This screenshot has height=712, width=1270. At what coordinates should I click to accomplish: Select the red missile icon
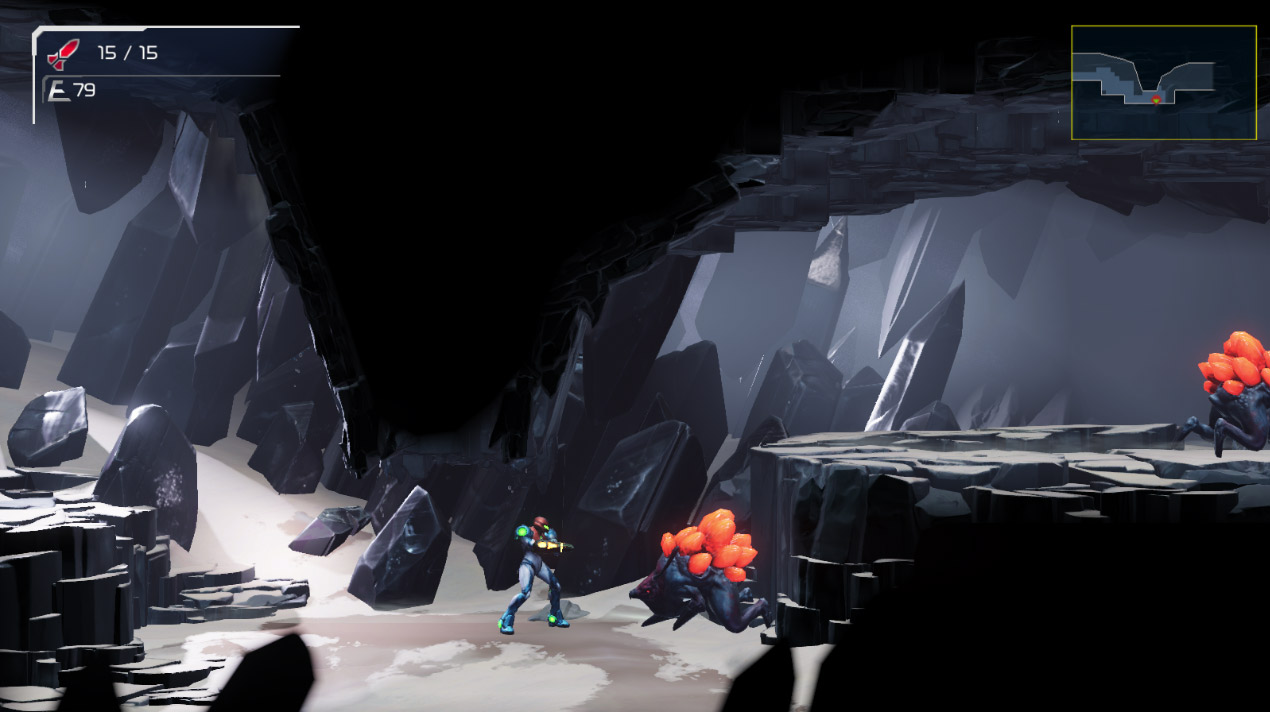[63, 52]
